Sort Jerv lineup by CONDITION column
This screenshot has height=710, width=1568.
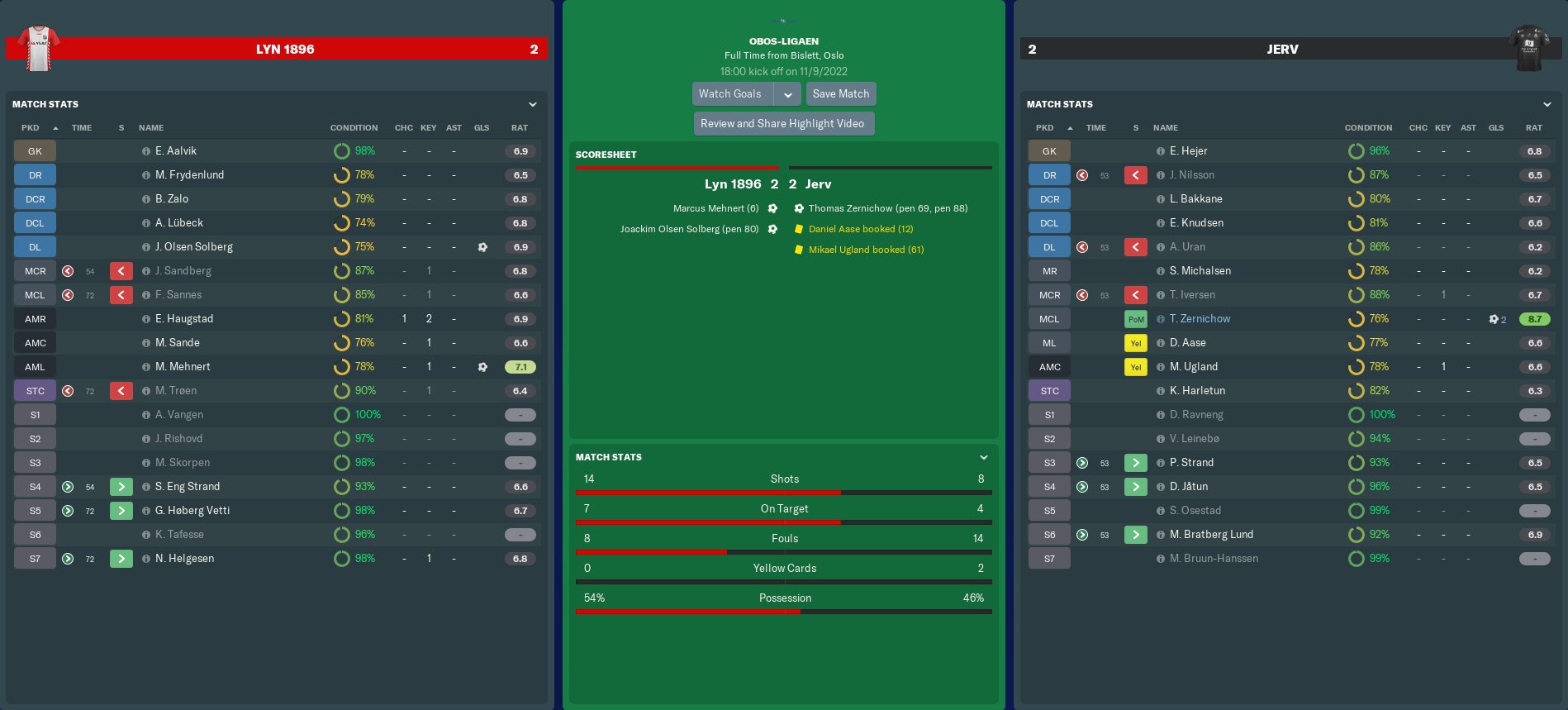pyautogui.click(x=1368, y=128)
